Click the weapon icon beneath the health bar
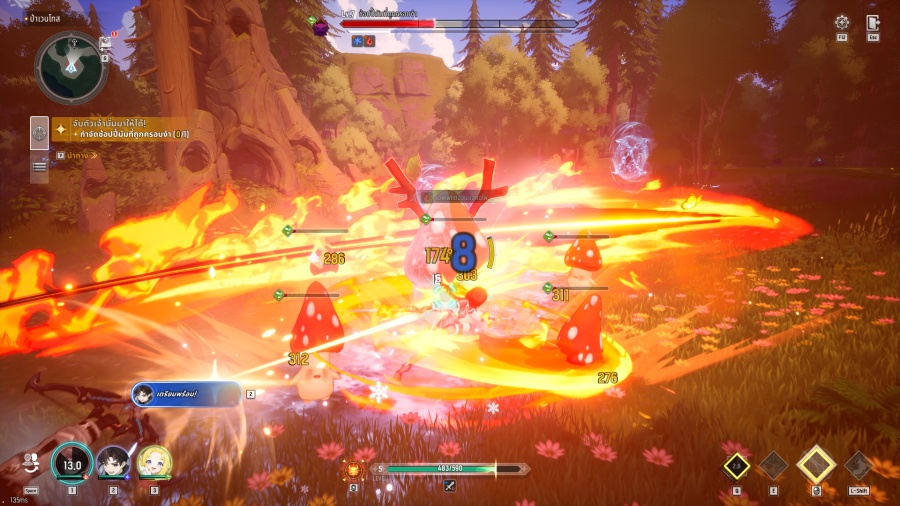Screen dimensions: 900x506 pyautogui.click(x=450, y=486)
